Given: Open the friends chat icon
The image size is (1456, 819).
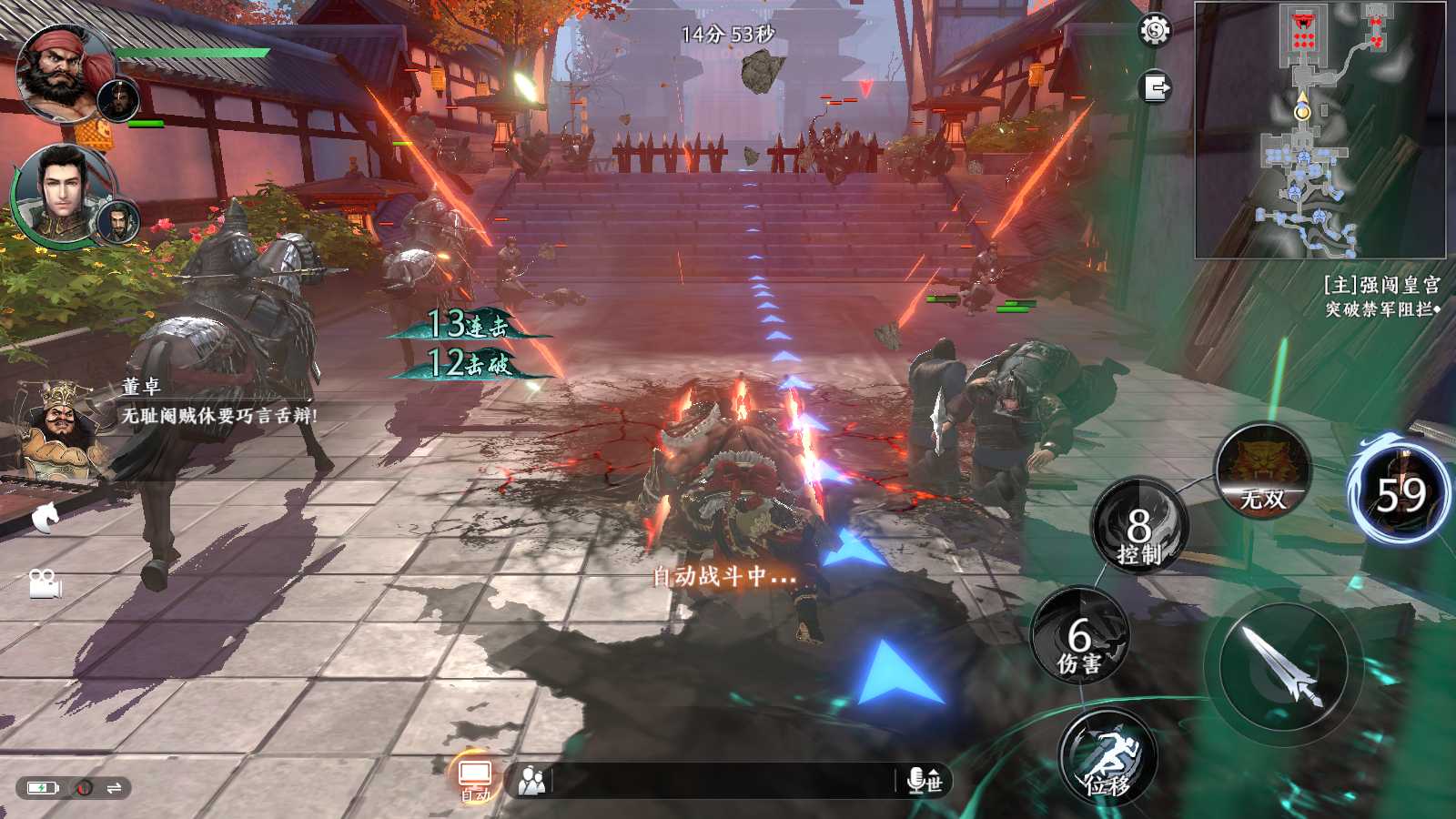Looking at the screenshot, I should pos(531,780).
